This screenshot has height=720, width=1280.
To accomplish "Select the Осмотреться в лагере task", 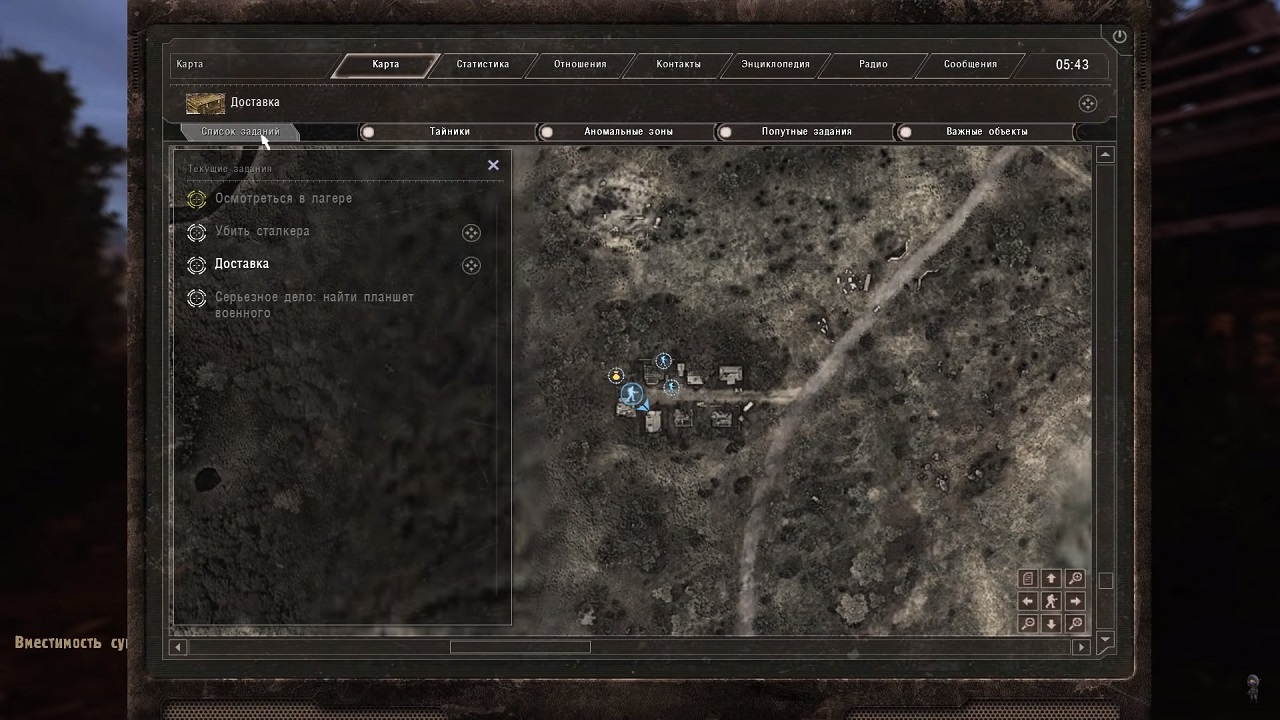I will (x=283, y=198).
